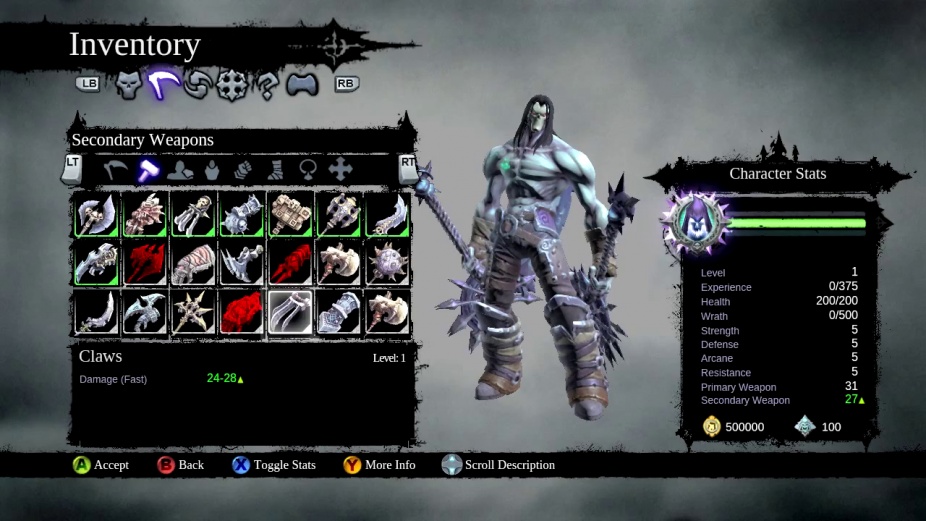Image resolution: width=926 pixels, height=521 pixels.
Task: View the amulet necklace category
Action: (309, 170)
